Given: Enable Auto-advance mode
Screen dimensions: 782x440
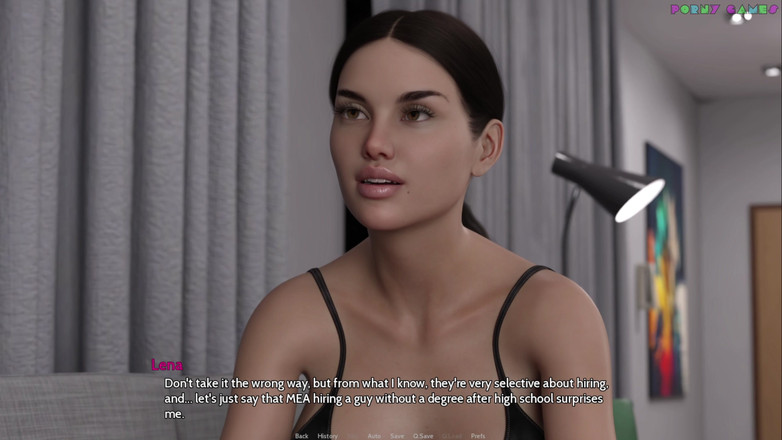Looking at the screenshot, I should point(374,436).
